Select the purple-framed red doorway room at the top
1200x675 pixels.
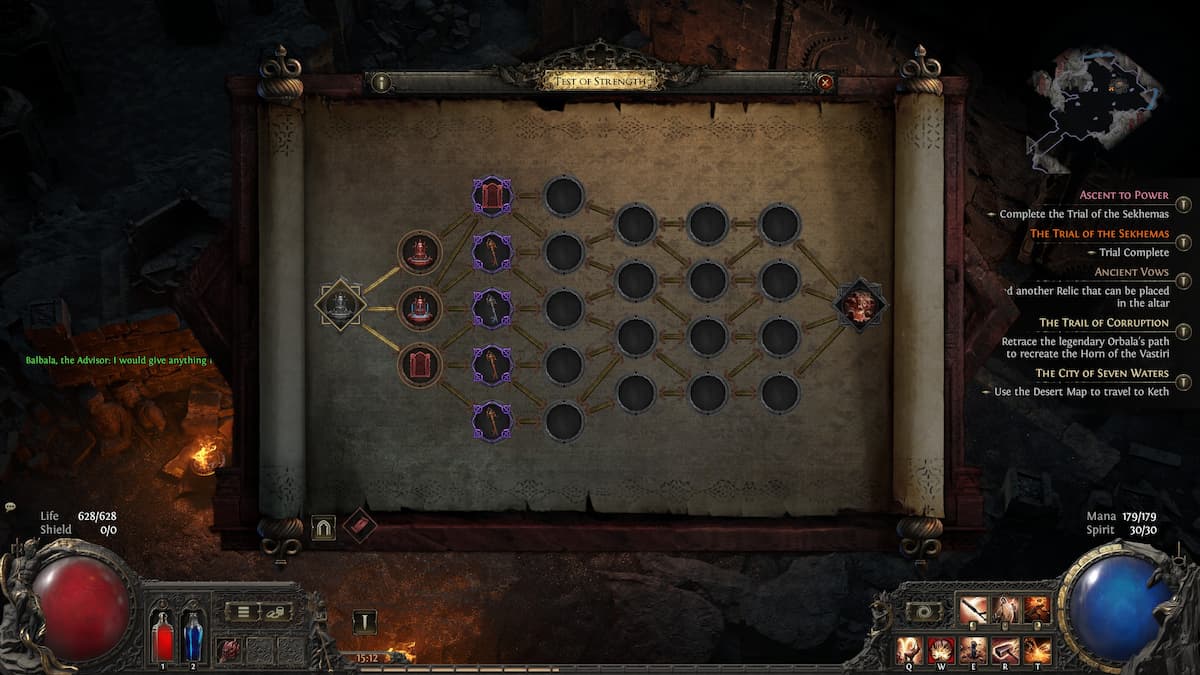[x=492, y=196]
